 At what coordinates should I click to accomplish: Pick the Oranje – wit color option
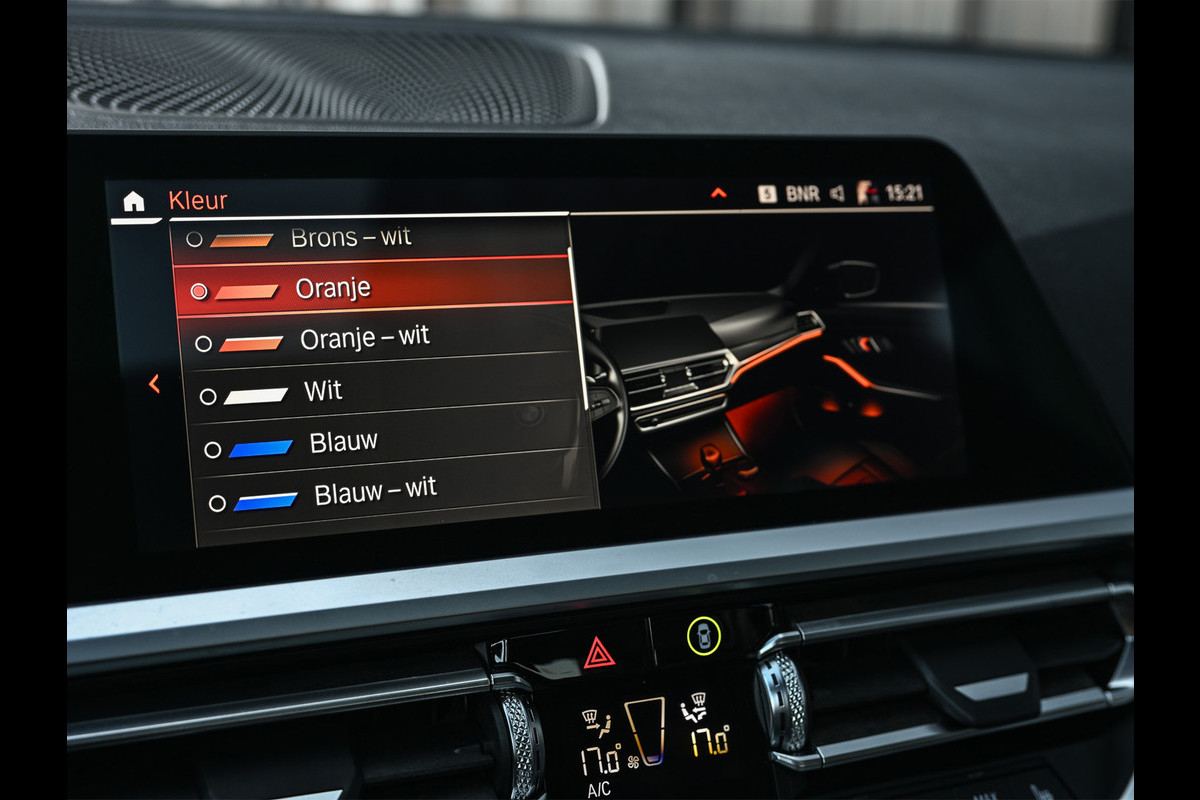tap(364, 339)
